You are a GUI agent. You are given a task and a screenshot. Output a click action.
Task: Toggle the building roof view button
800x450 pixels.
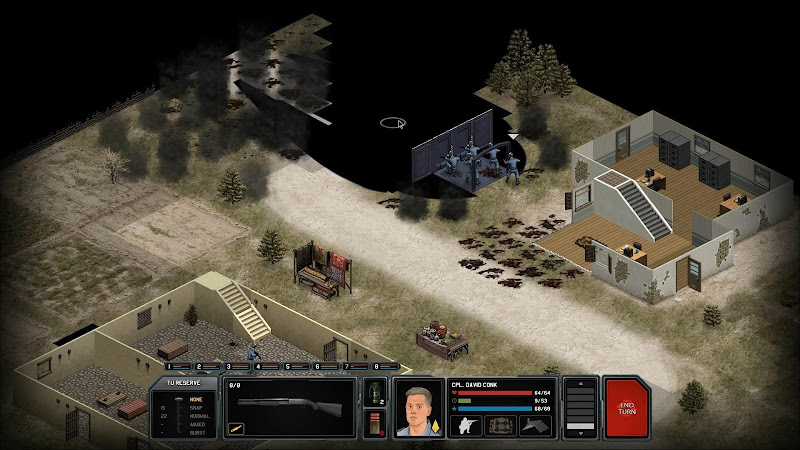click(535, 425)
